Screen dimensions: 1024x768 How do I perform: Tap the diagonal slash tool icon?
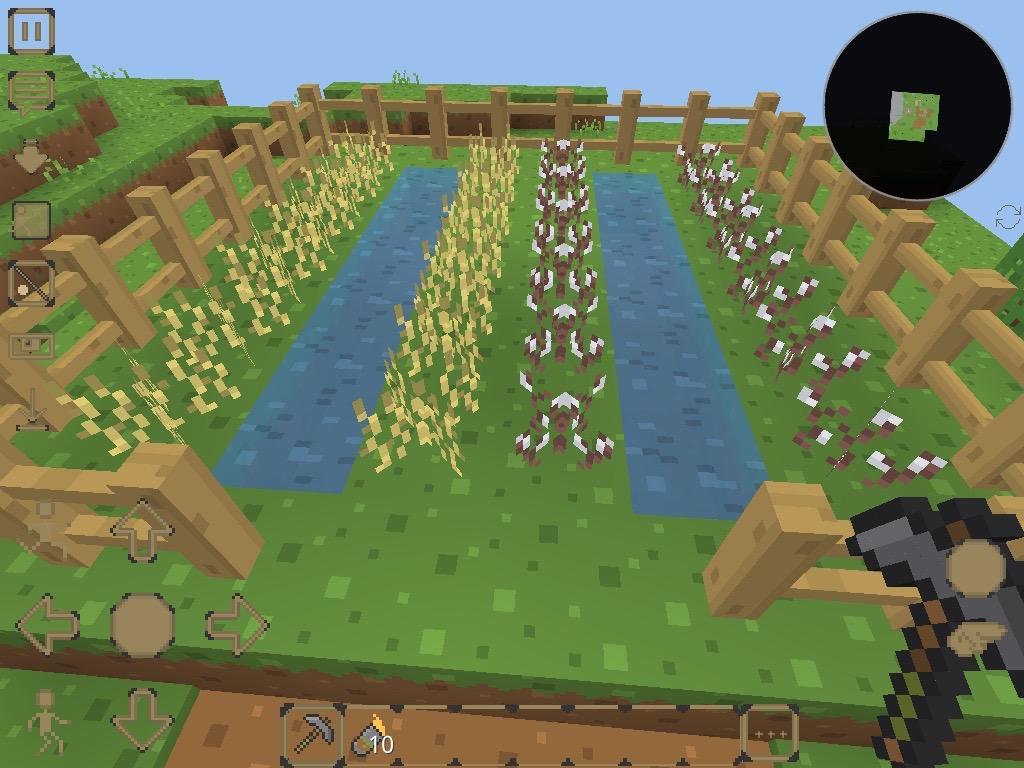(31, 284)
